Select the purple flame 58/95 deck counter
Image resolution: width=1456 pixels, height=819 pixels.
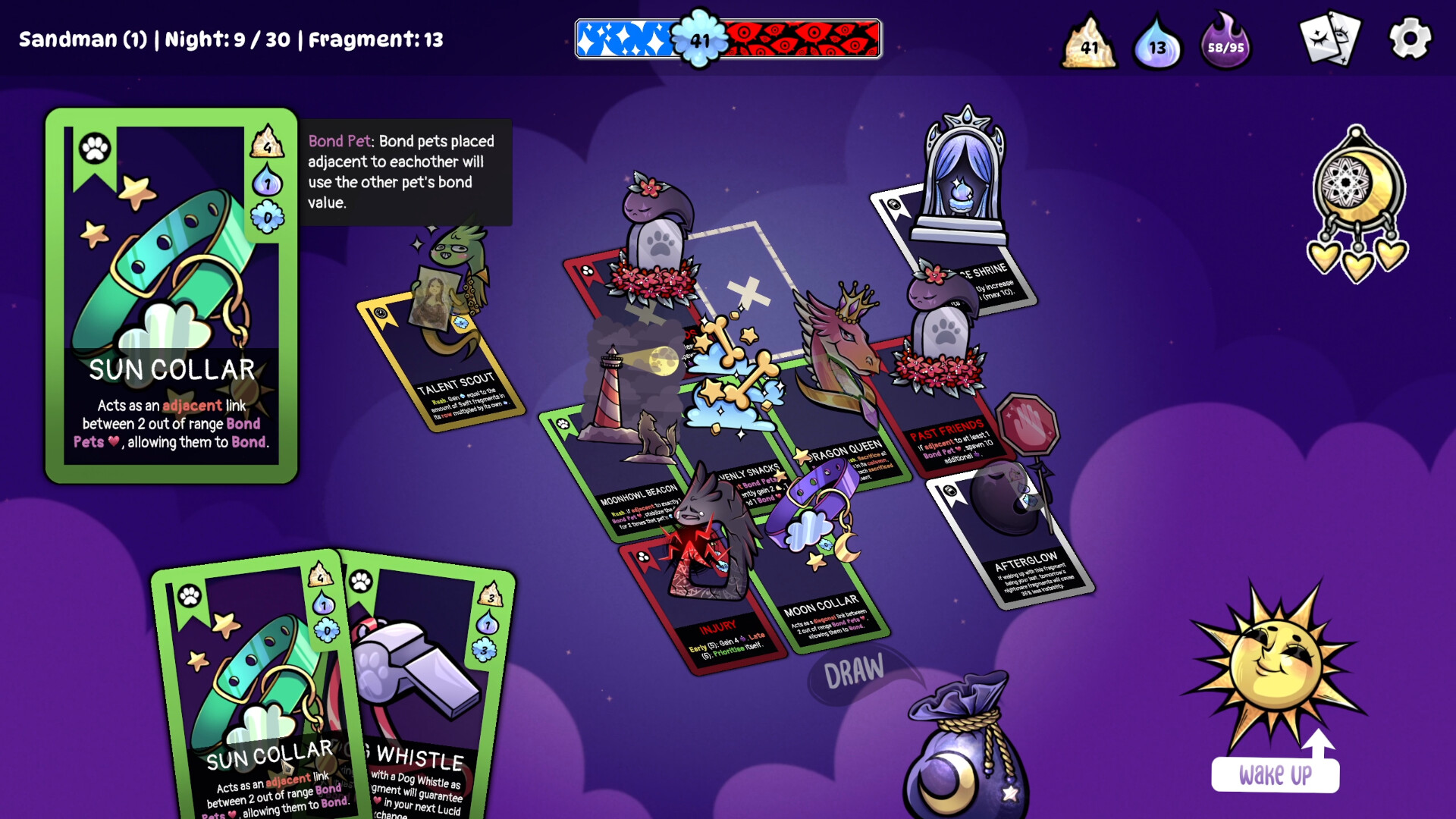(x=1224, y=47)
